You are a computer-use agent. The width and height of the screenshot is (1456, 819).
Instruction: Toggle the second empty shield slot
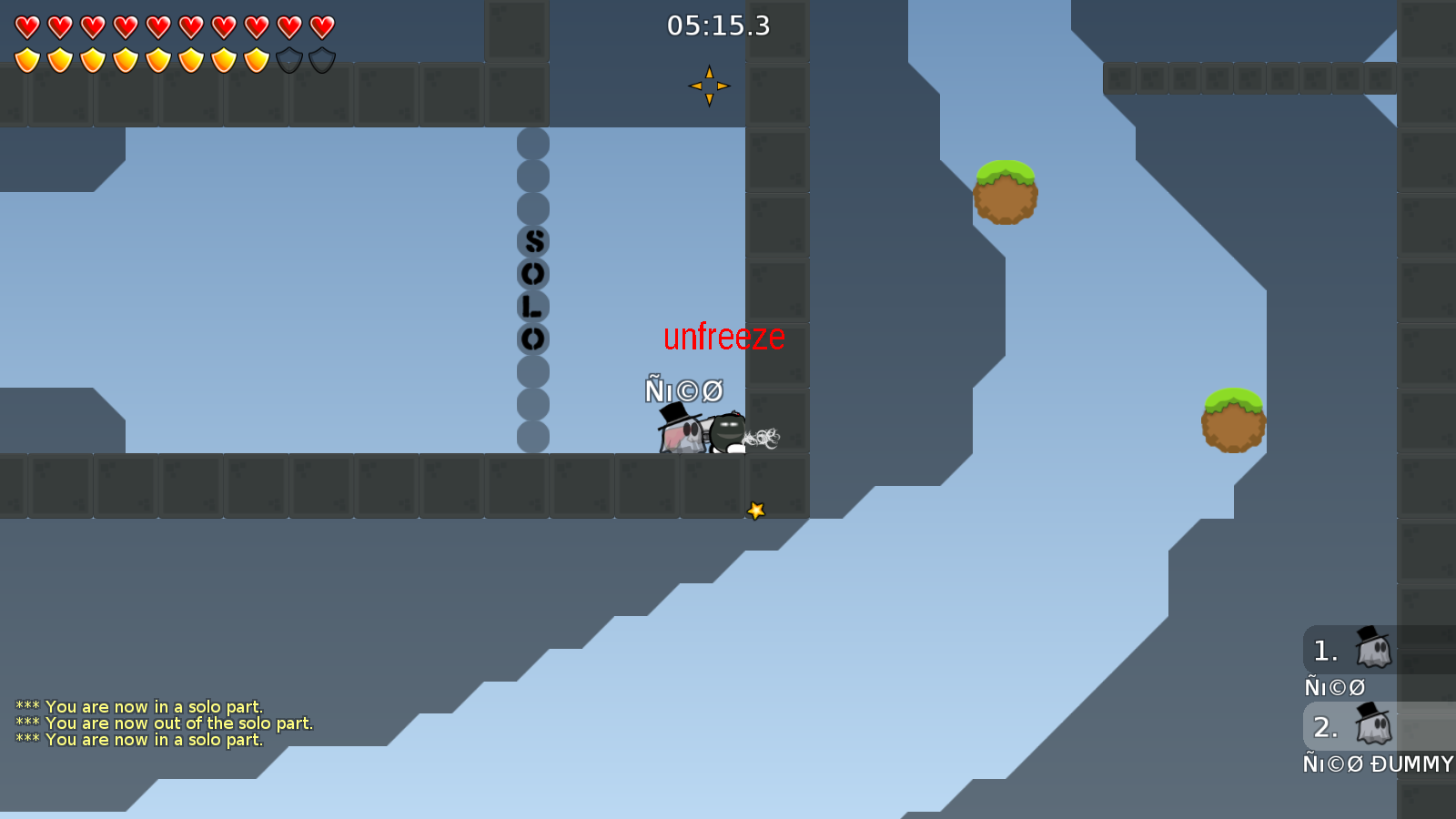[320, 58]
